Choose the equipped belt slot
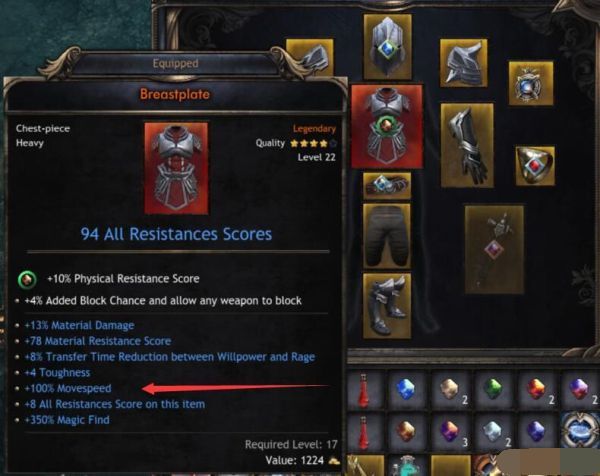600x476 pixels. [x=386, y=184]
